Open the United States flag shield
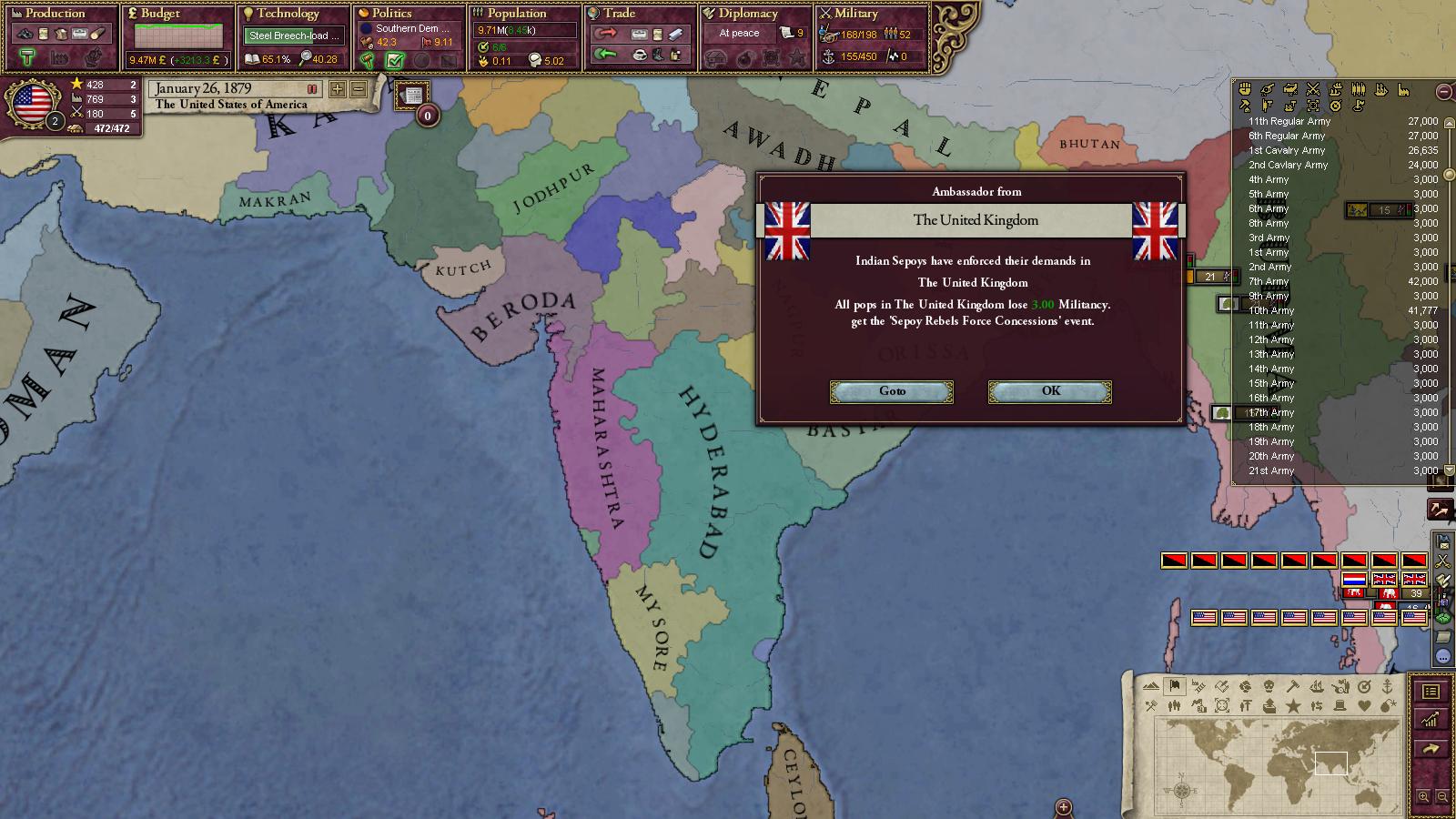Screen dimensions: 1456x819 pos(32,103)
